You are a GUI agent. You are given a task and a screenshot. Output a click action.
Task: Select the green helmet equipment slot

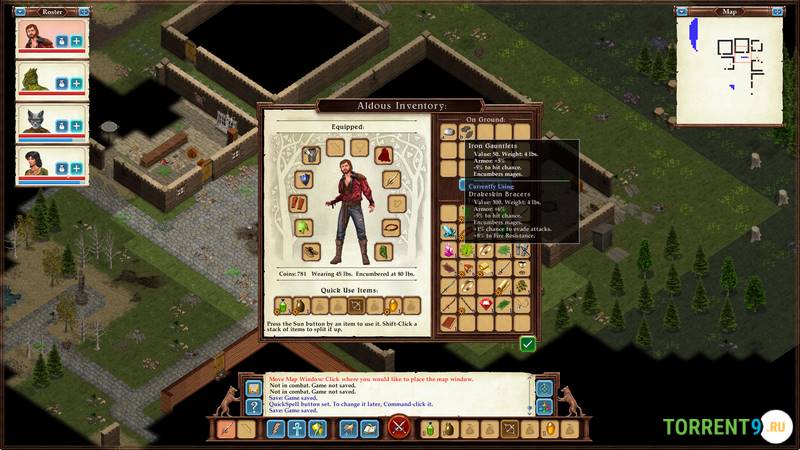point(305,228)
